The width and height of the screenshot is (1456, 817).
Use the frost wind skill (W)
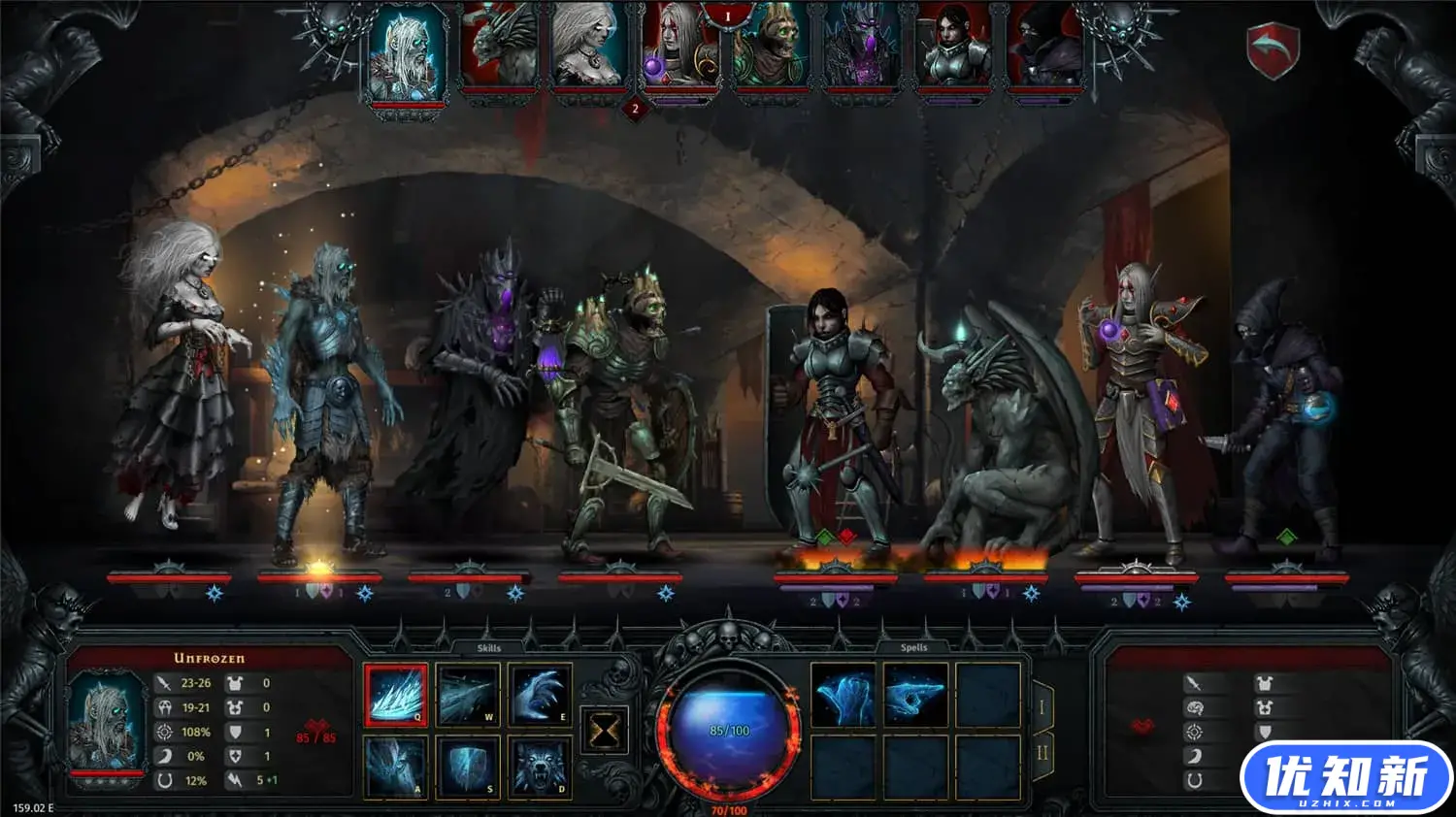tap(468, 695)
